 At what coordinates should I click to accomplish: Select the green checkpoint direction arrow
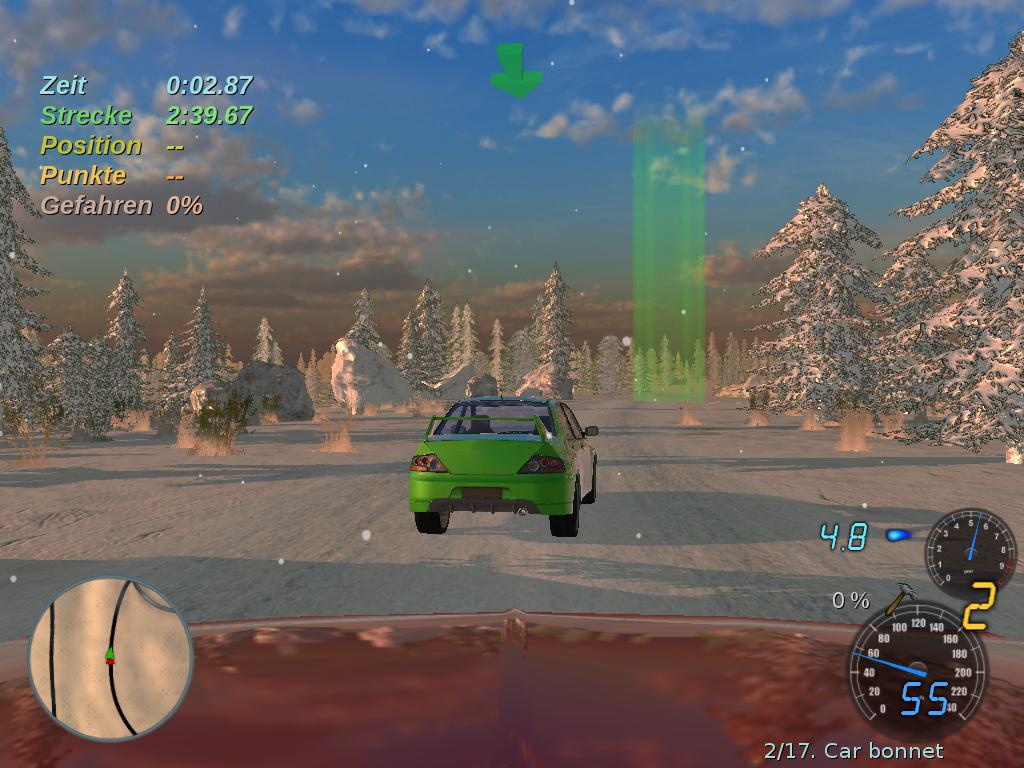pyautogui.click(x=516, y=71)
